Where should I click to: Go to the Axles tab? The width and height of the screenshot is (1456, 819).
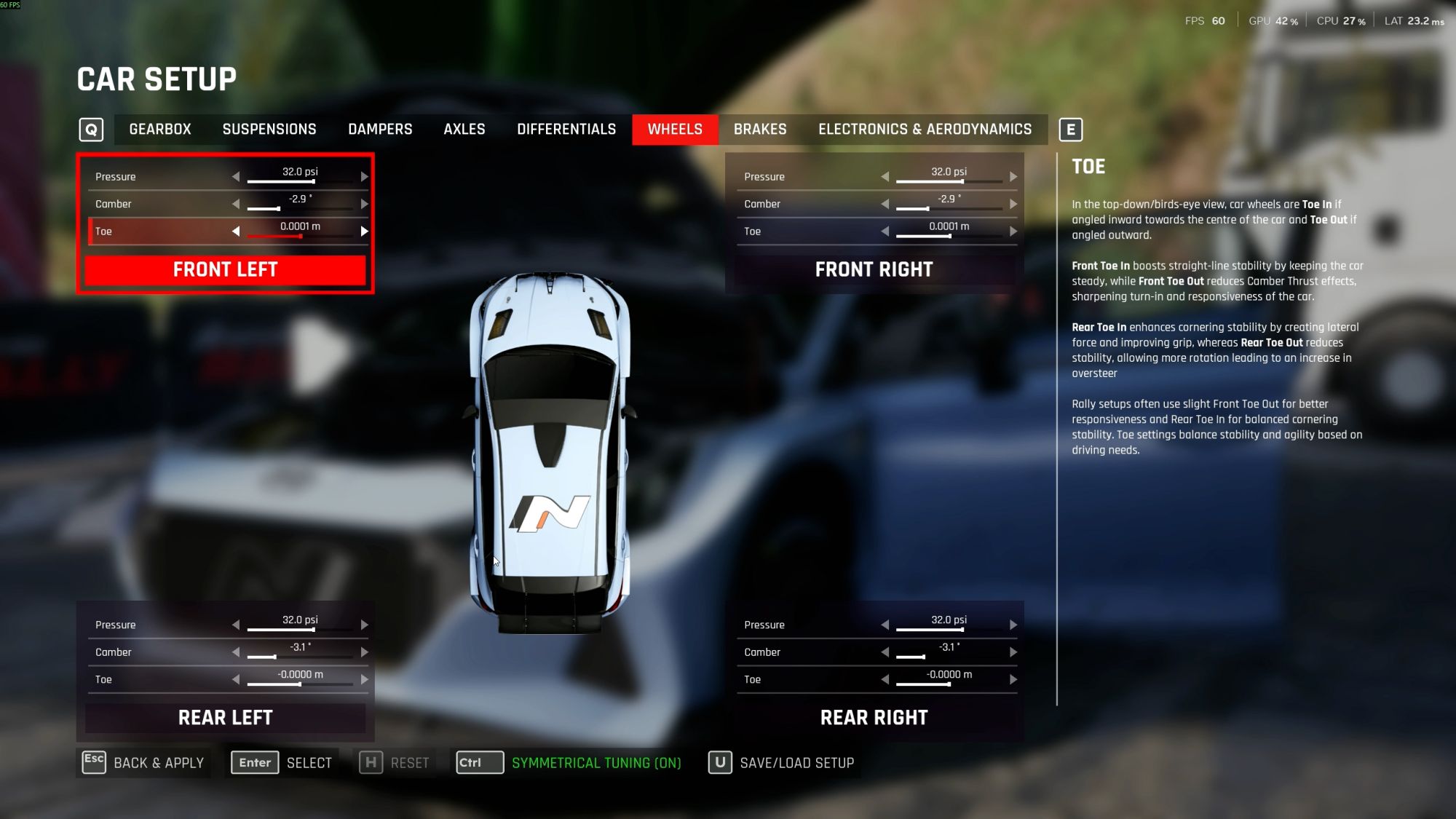[464, 130]
